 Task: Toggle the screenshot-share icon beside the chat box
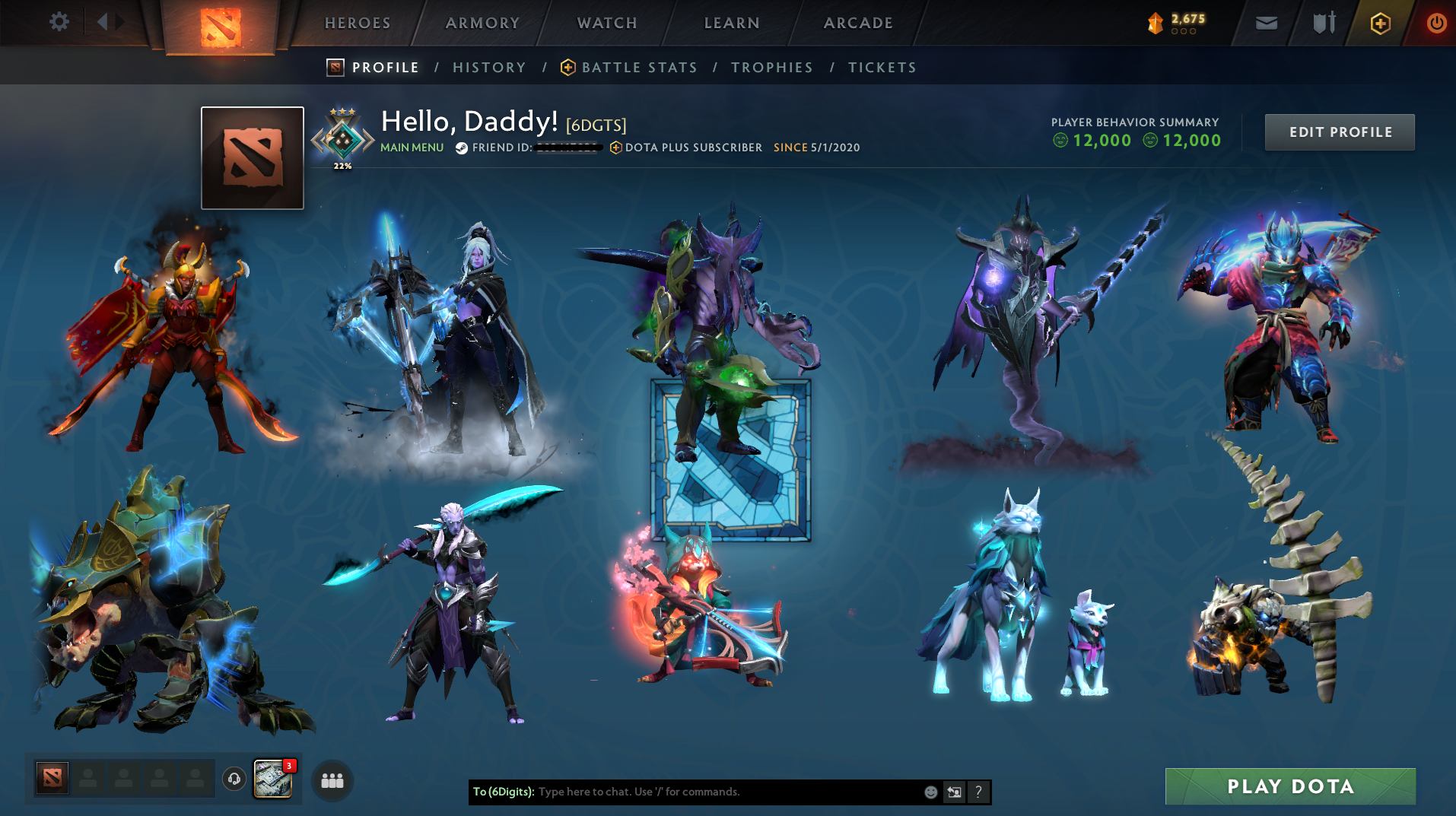954,792
